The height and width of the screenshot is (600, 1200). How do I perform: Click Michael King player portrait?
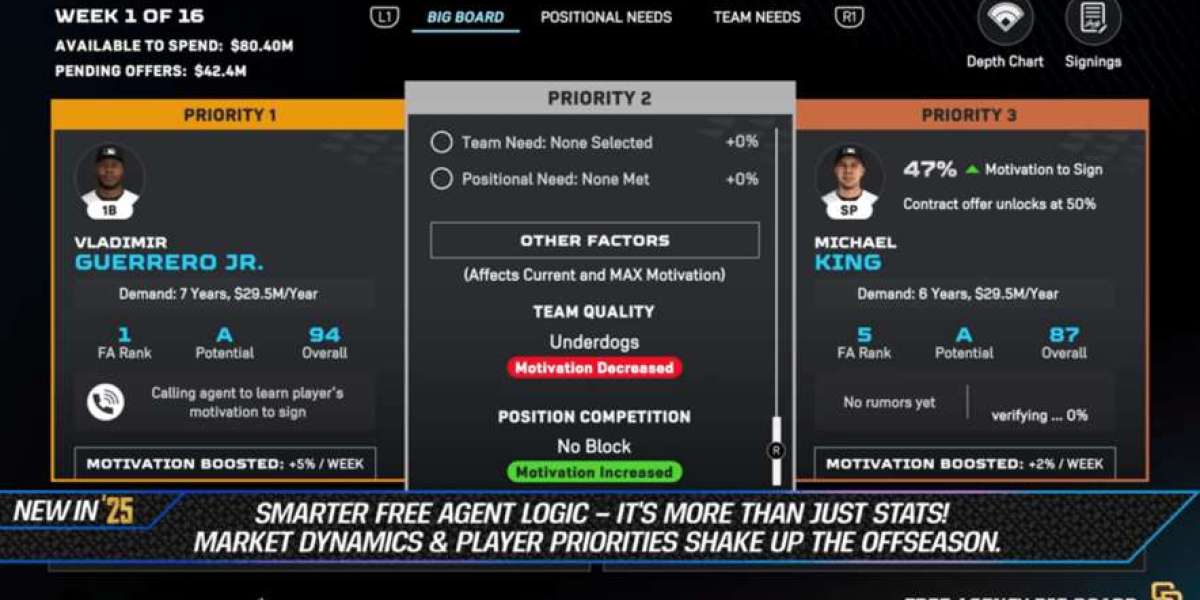[850, 180]
